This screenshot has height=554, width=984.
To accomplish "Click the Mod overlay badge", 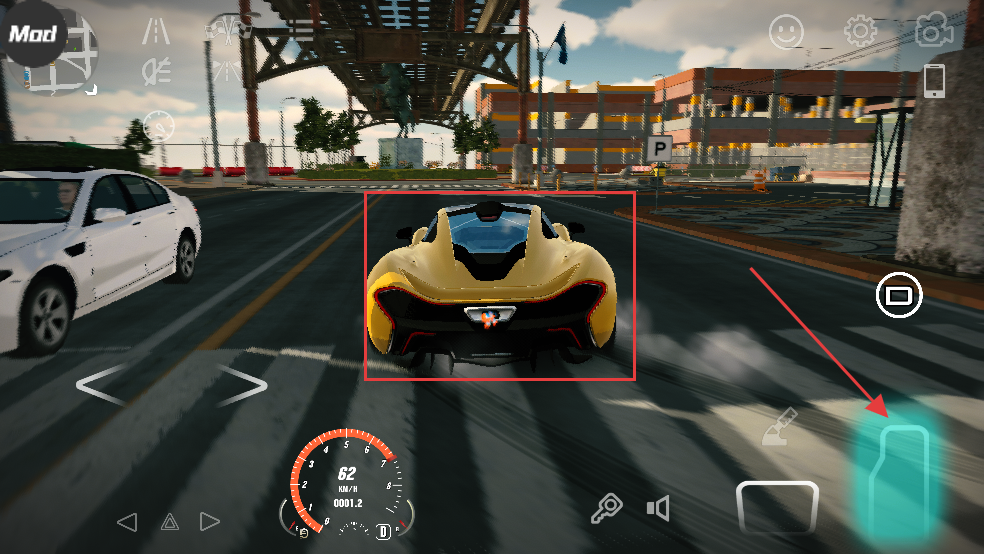I will pyautogui.click(x=30, y=32).
